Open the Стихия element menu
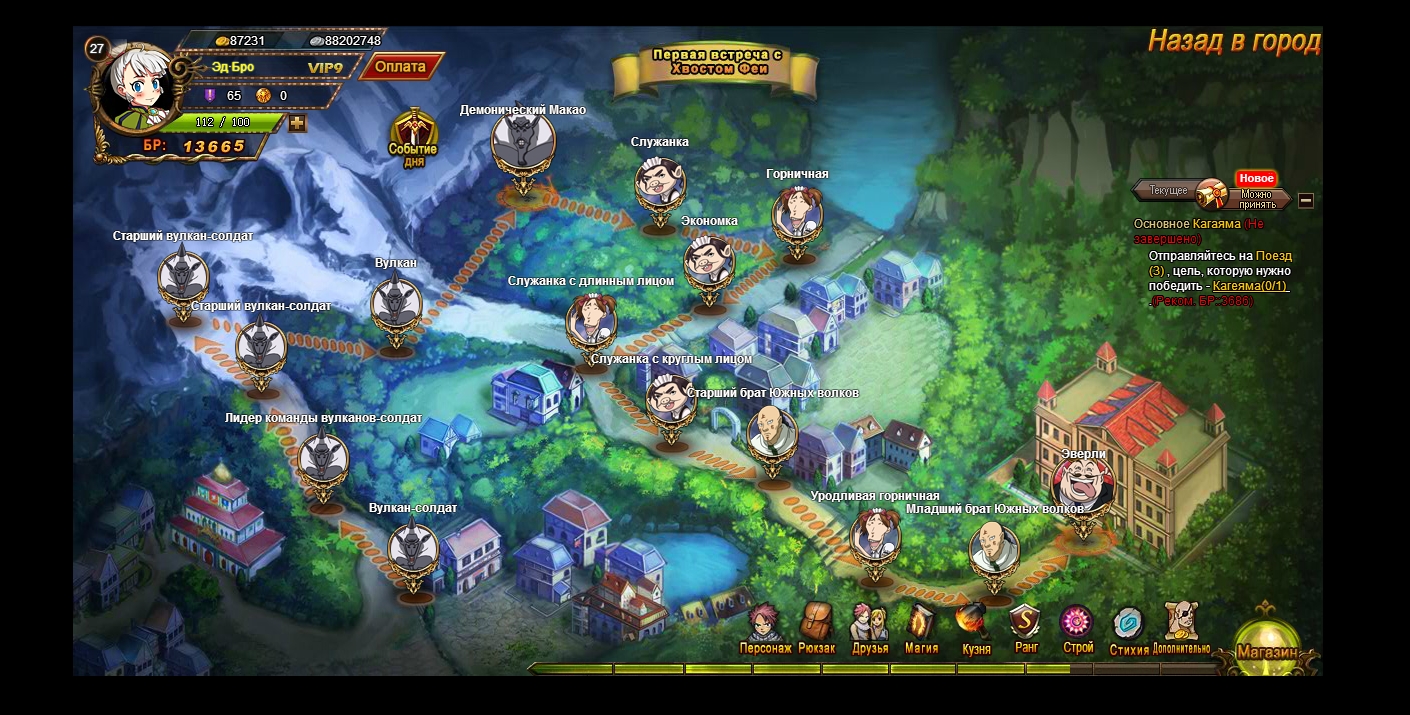 (1129, 629)
